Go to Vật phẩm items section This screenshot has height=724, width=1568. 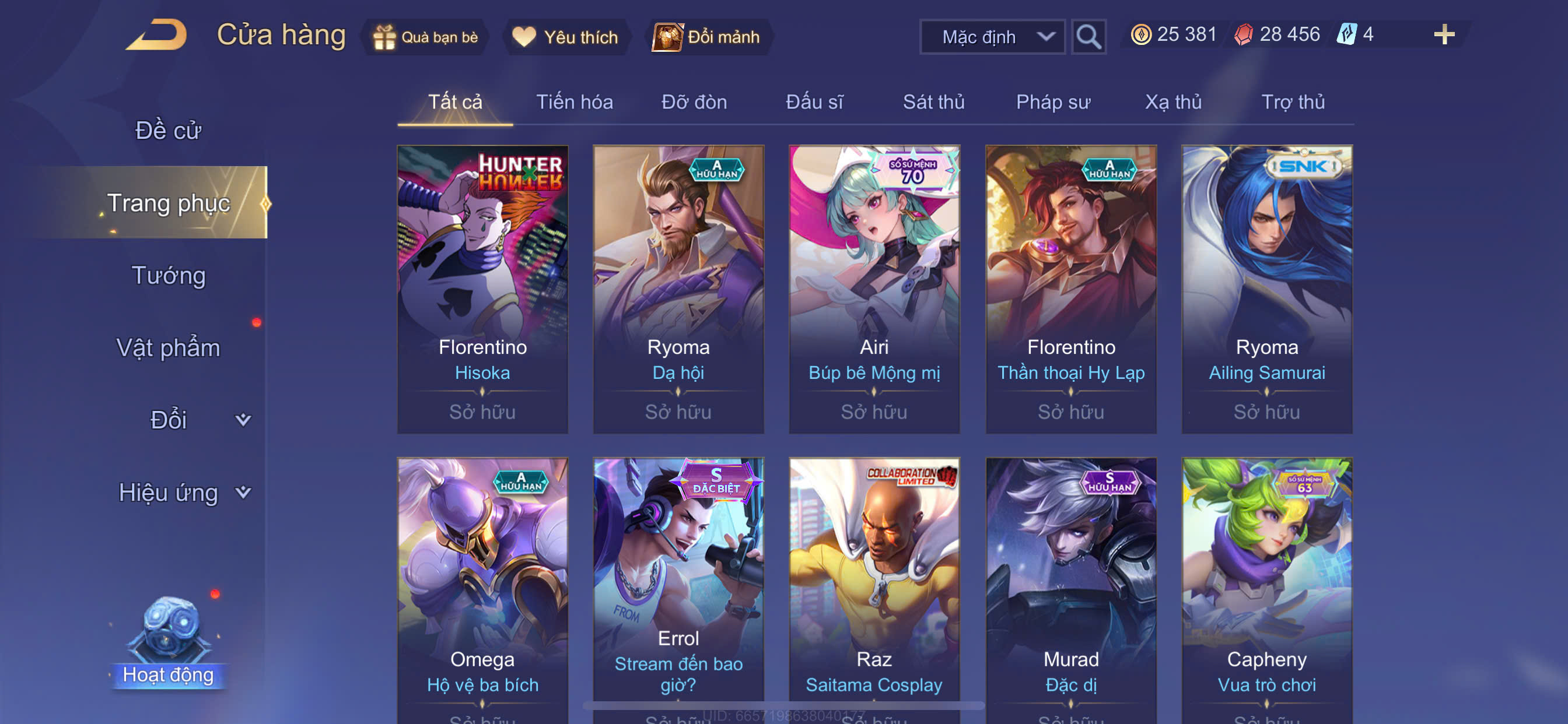click(168, 348)
